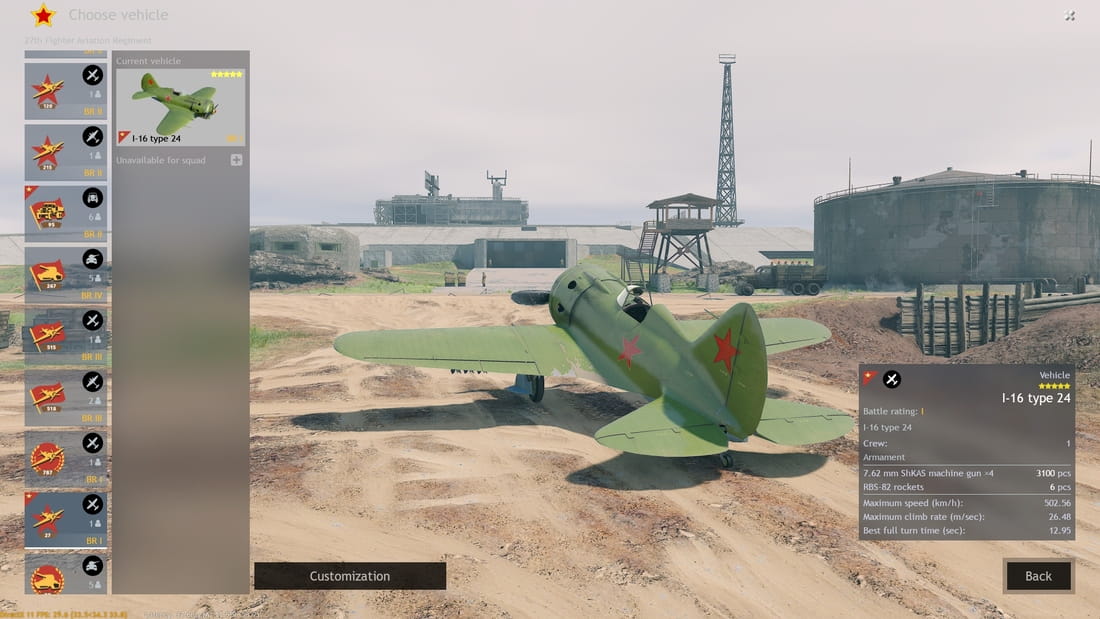
Task: Choose squad number 120 in the list
Action: pyautogui.click(x=66, y=91)
